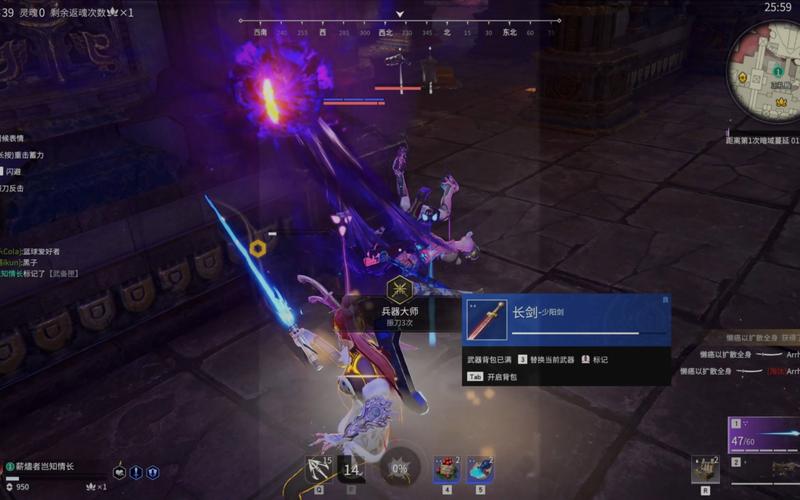The width and height of the screenshot is (800, 500).
Task: Open the chat message log
Action: (40, 261)
